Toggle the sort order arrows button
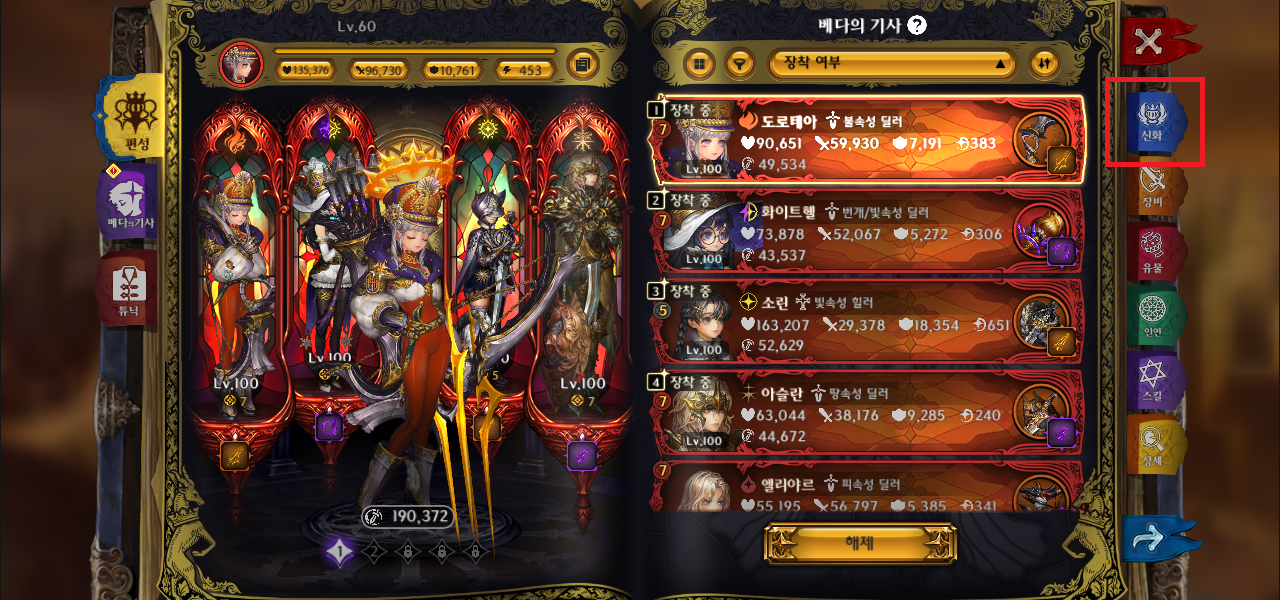This screenshot has width=1280, height=600. (1044, 63)
